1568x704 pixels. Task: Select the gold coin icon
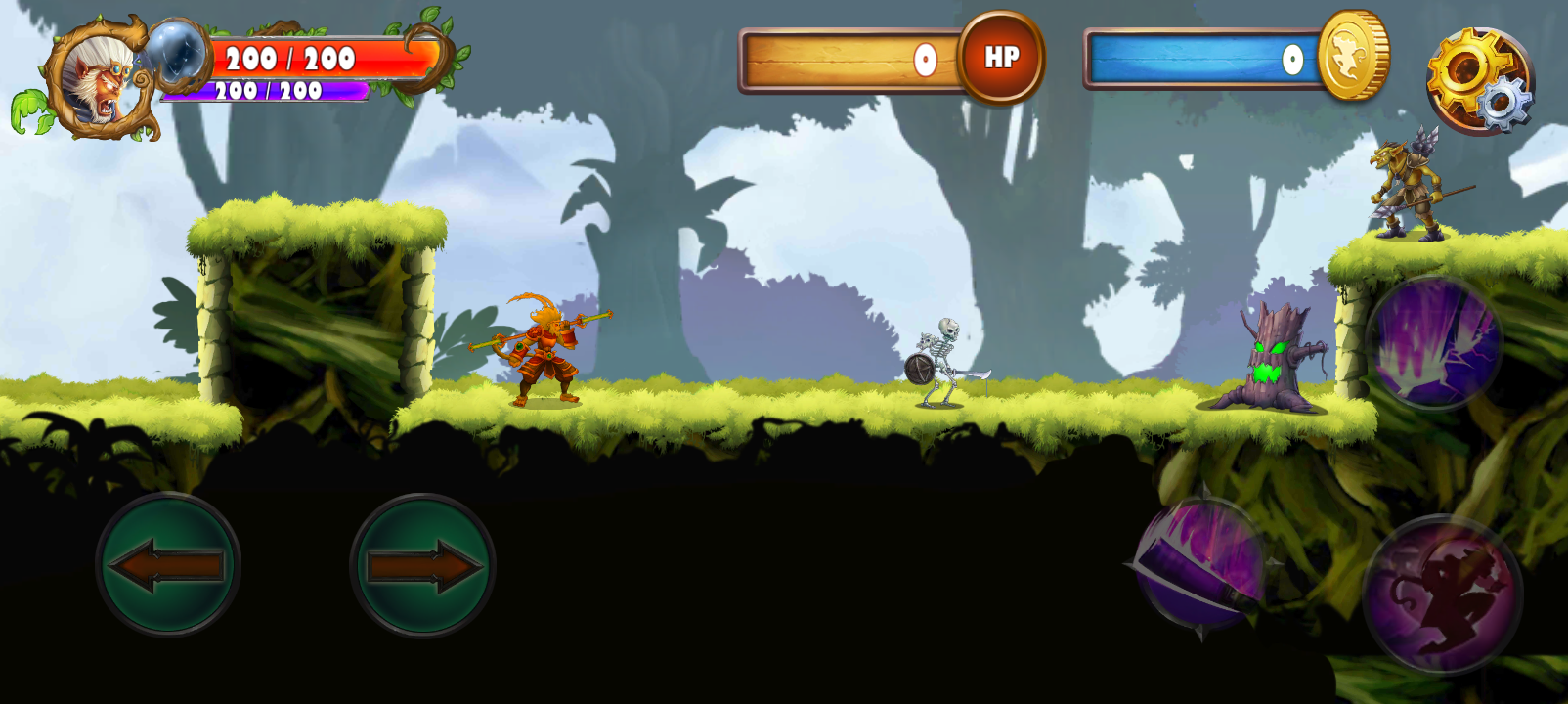[x=1353, y=56]
